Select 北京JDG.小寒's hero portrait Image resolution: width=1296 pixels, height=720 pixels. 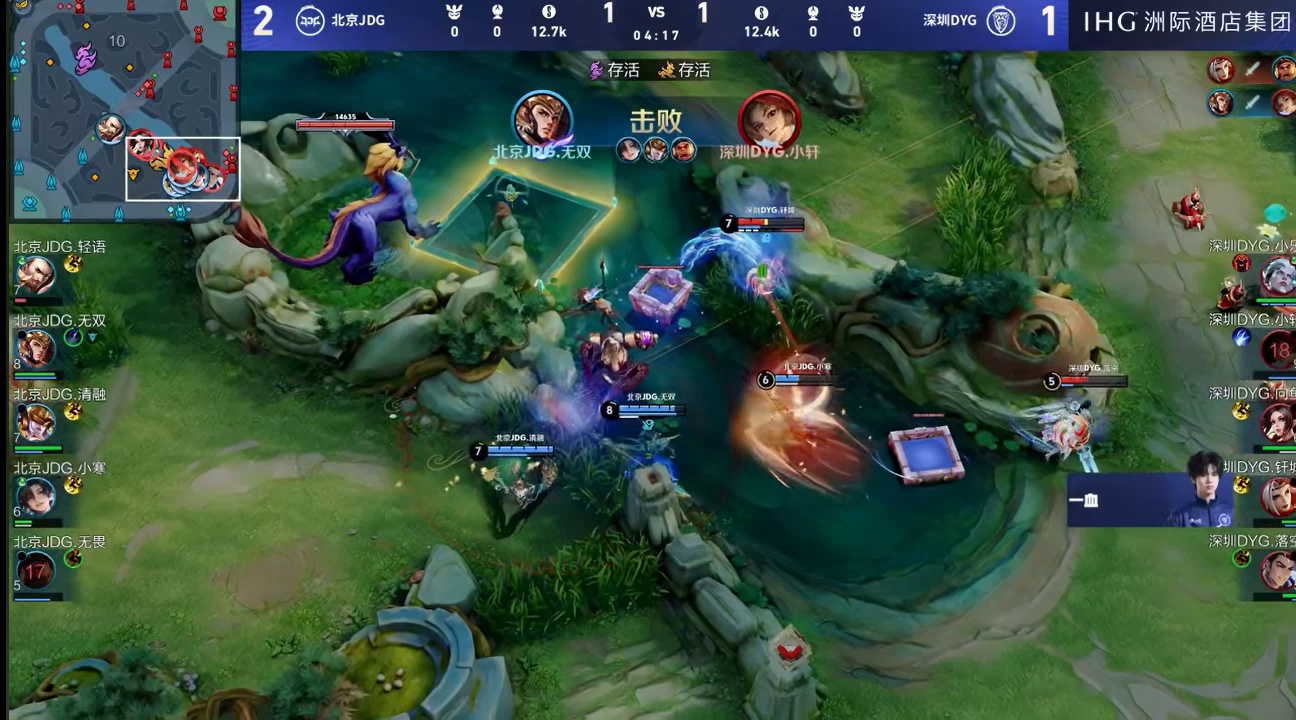click(35, 497)
